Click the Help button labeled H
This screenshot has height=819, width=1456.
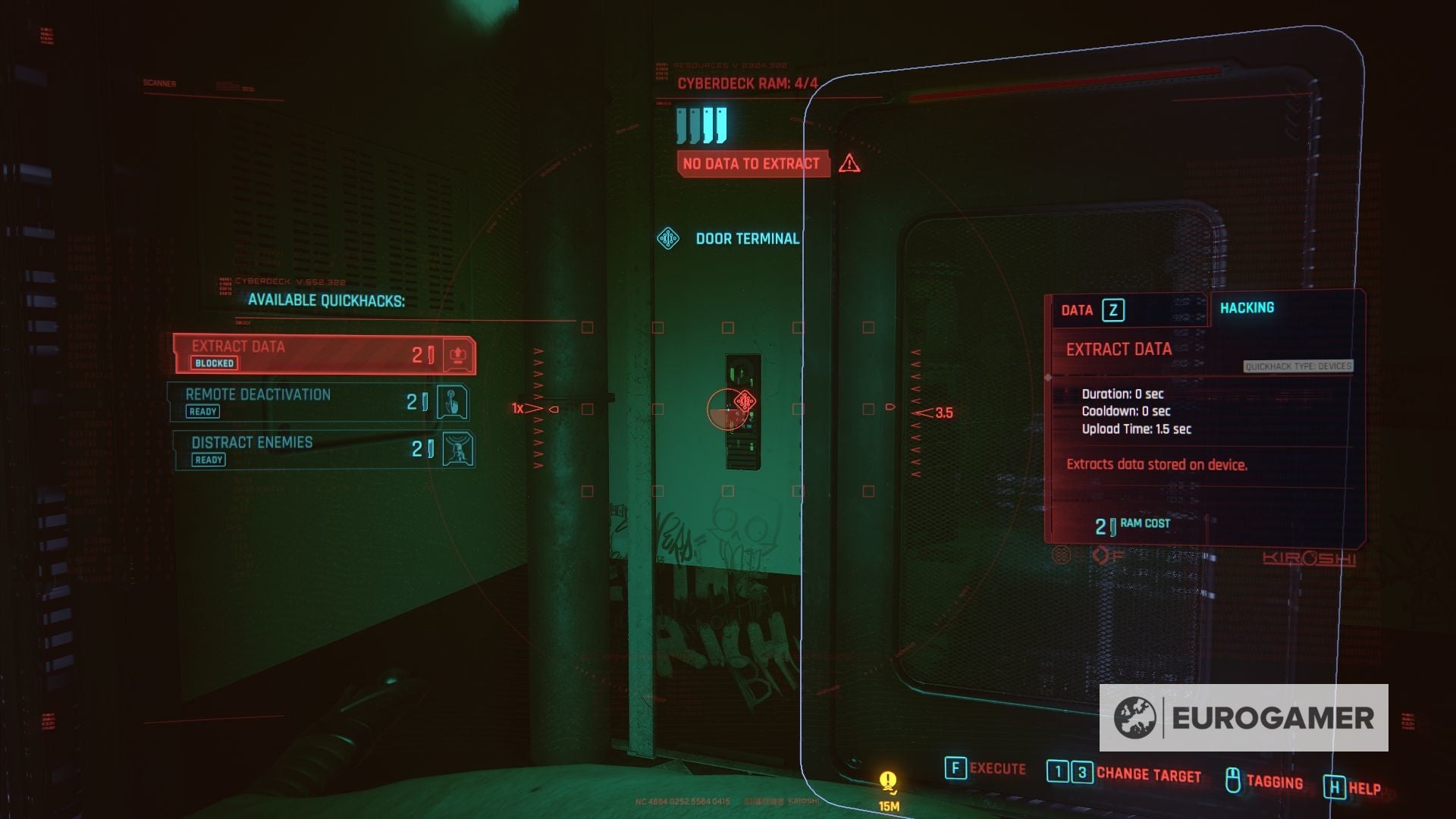coord(1336,787)
